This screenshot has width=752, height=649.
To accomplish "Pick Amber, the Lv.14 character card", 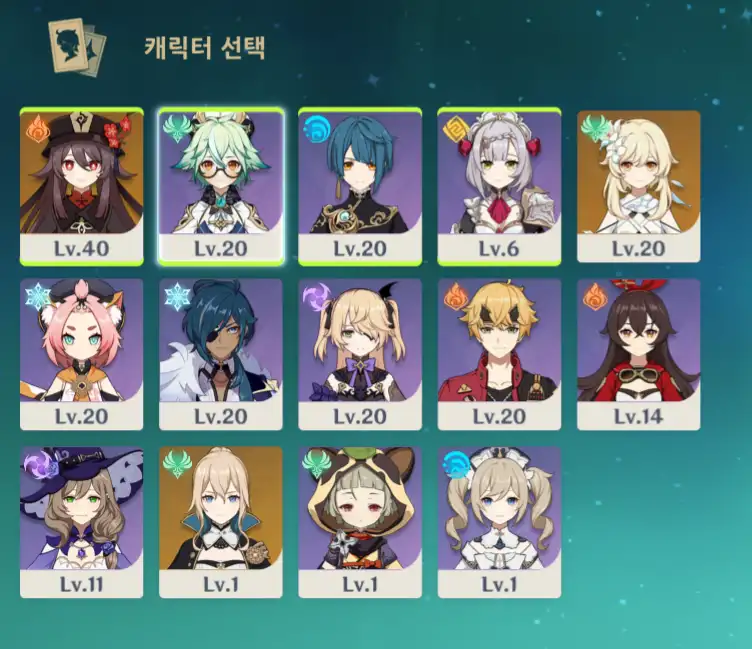I will (639, 354).
